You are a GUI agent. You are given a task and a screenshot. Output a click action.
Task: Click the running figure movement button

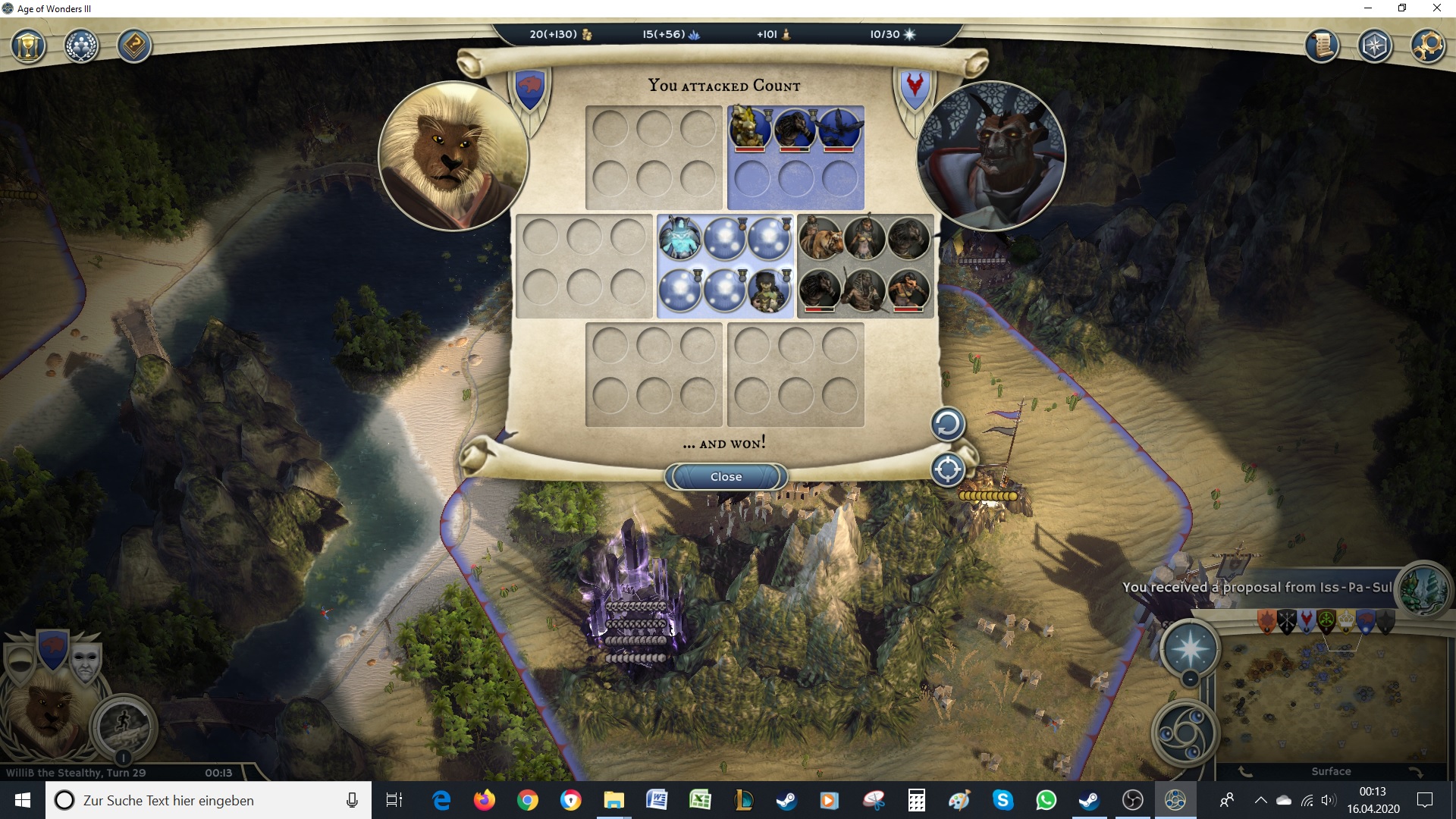point(123,726)
